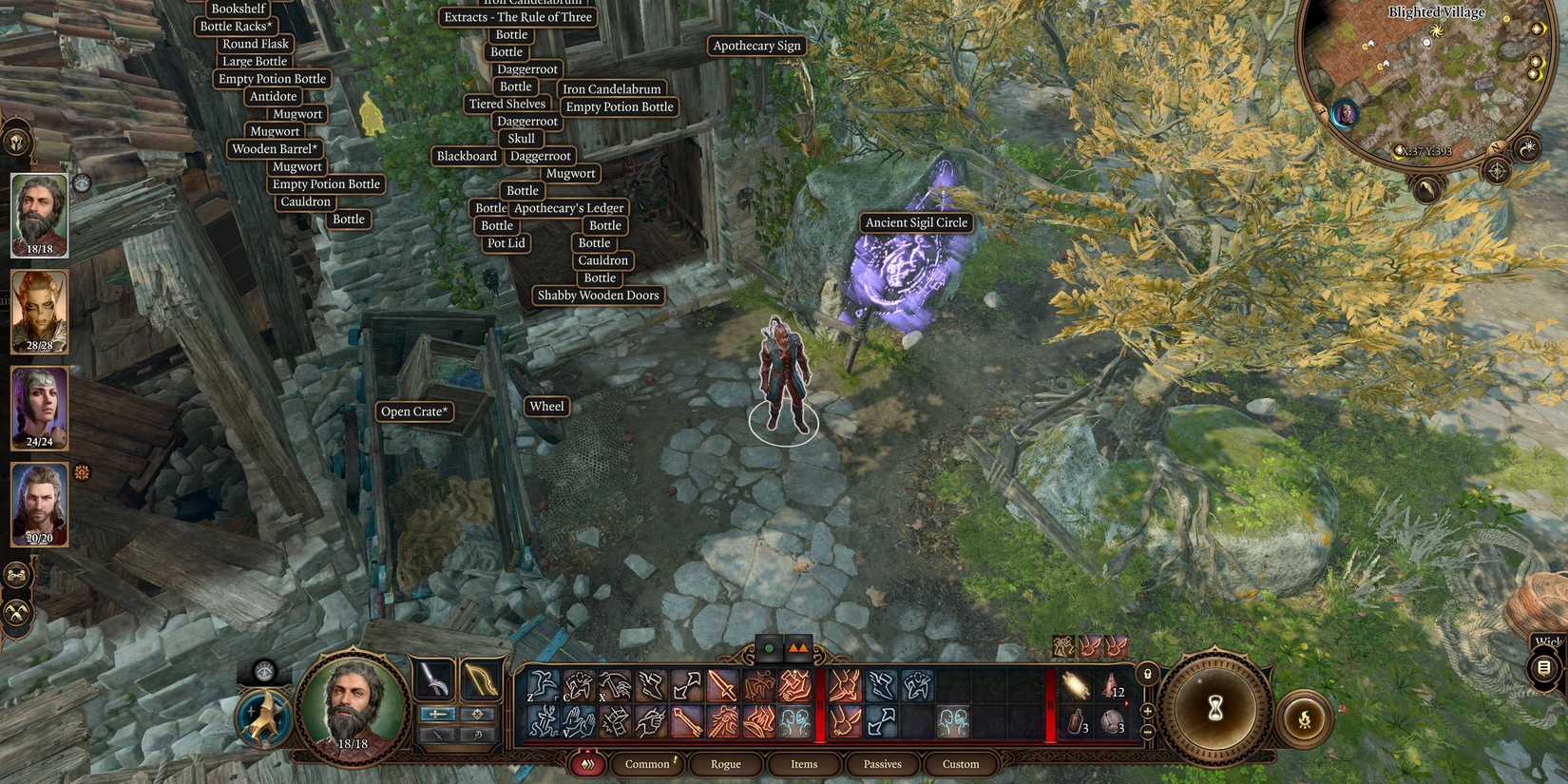1568x784 pixels.
Task: Click the Open Crate* label
Action: click(x=415, y=411)
